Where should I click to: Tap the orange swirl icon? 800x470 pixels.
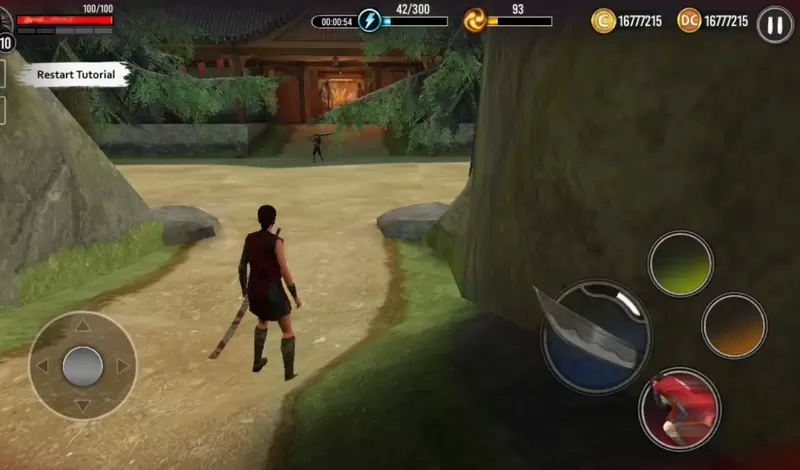click(475, 21)
